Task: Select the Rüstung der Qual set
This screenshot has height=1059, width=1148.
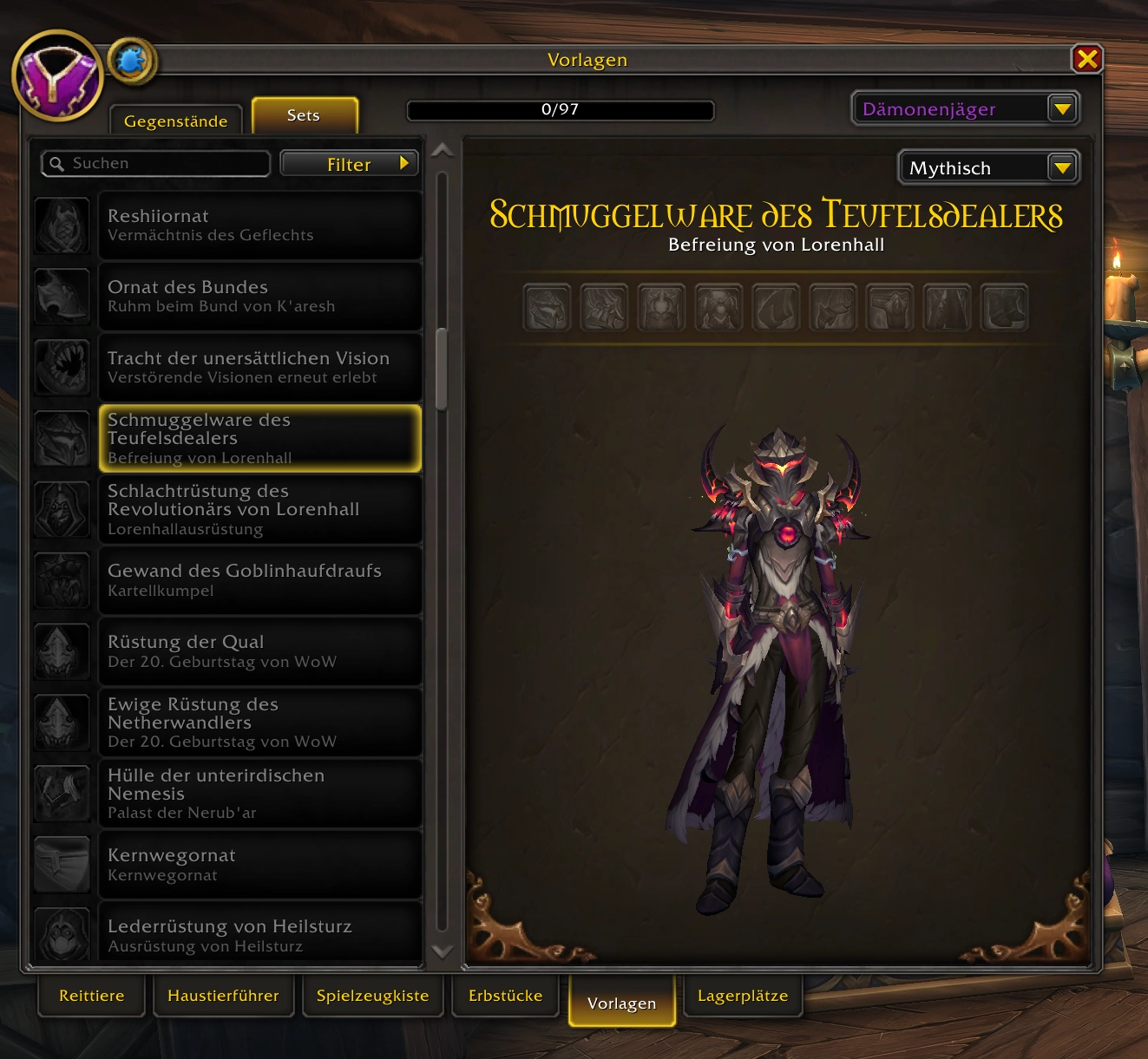Action: pyautogui.click(x=259, y=651)
